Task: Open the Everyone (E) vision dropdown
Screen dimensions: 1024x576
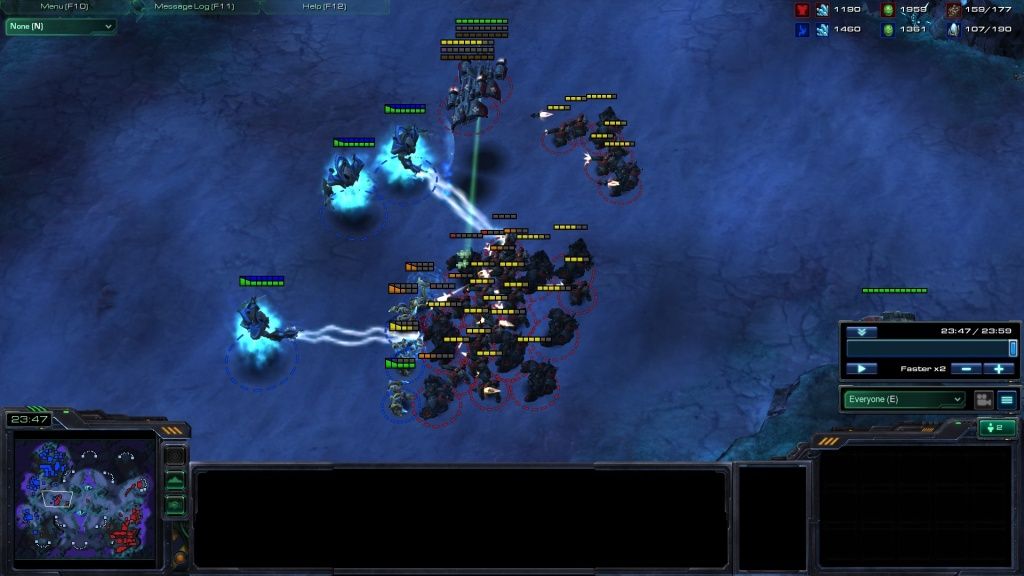Action: pos(905,400)
